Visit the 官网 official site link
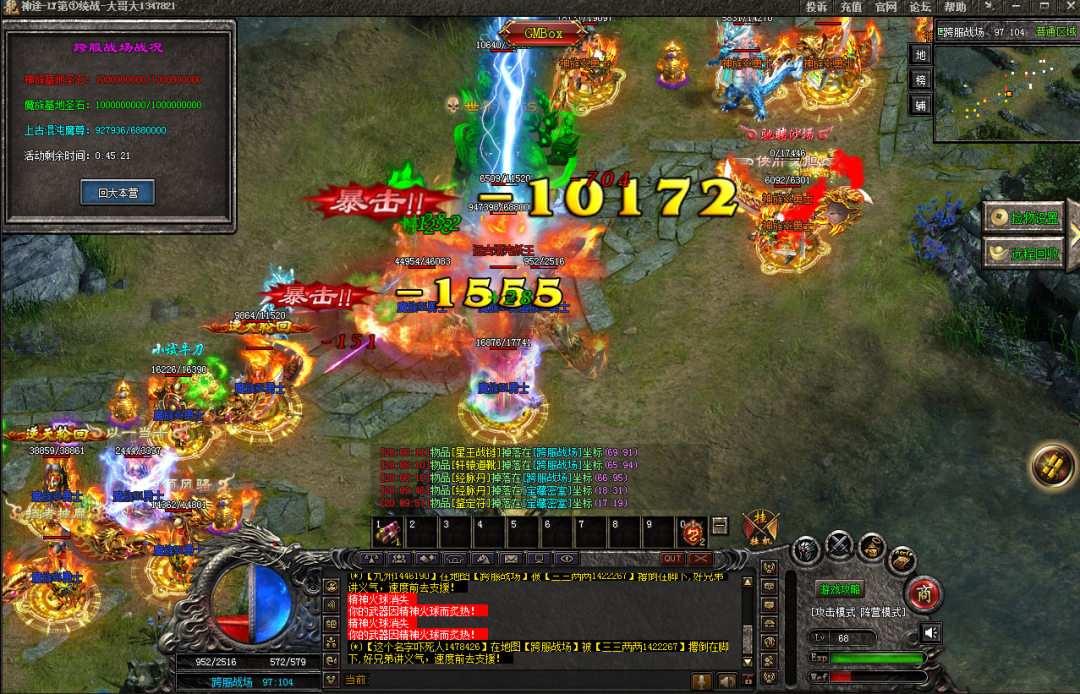 [x=885, y=7]
